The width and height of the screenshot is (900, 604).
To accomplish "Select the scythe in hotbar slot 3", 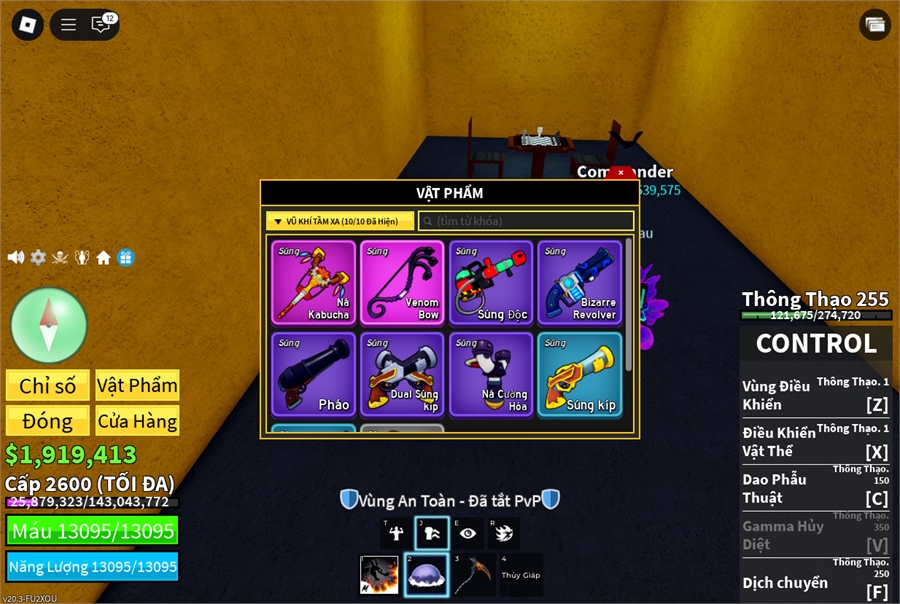I will coord(474,575).
